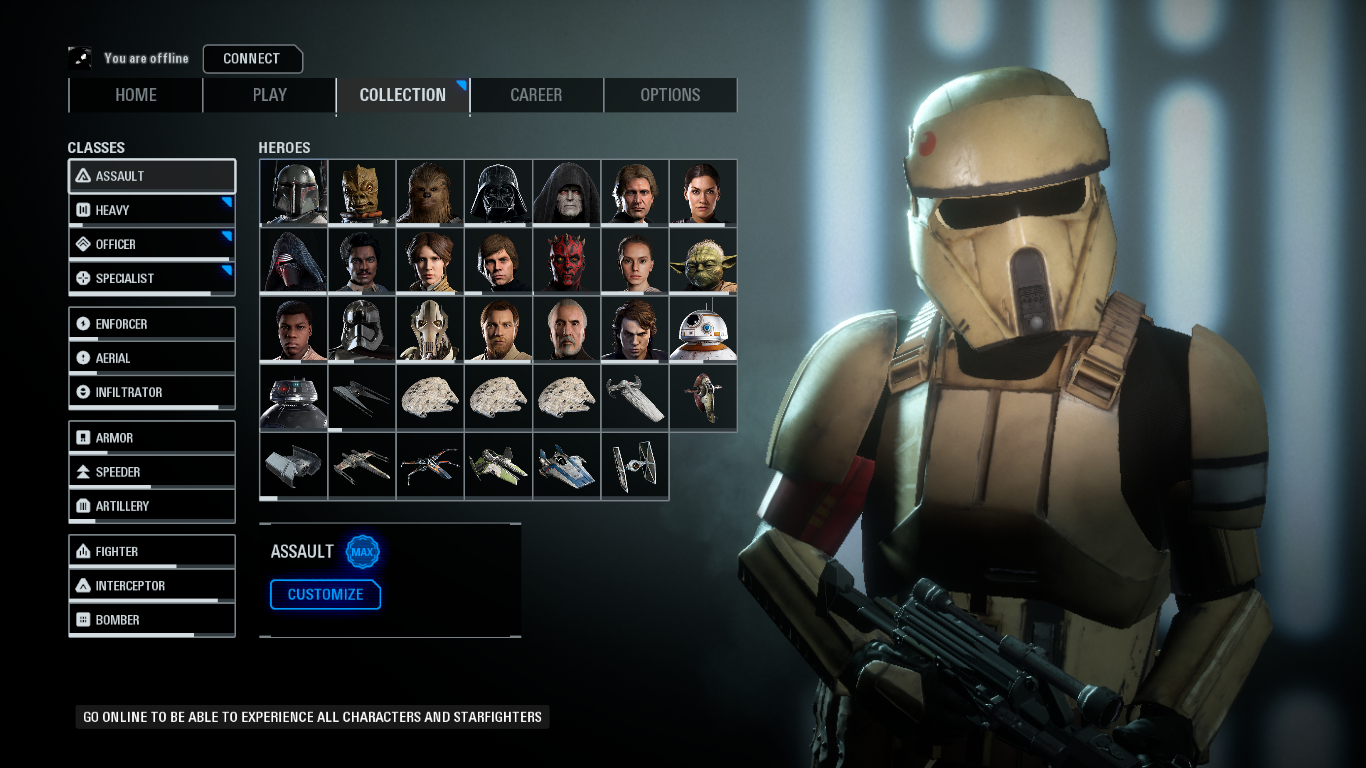The height and width of the screenshot is (768, 1366).
Task: Select the Chewbacca hero portrait
Action: click(430, 192)
